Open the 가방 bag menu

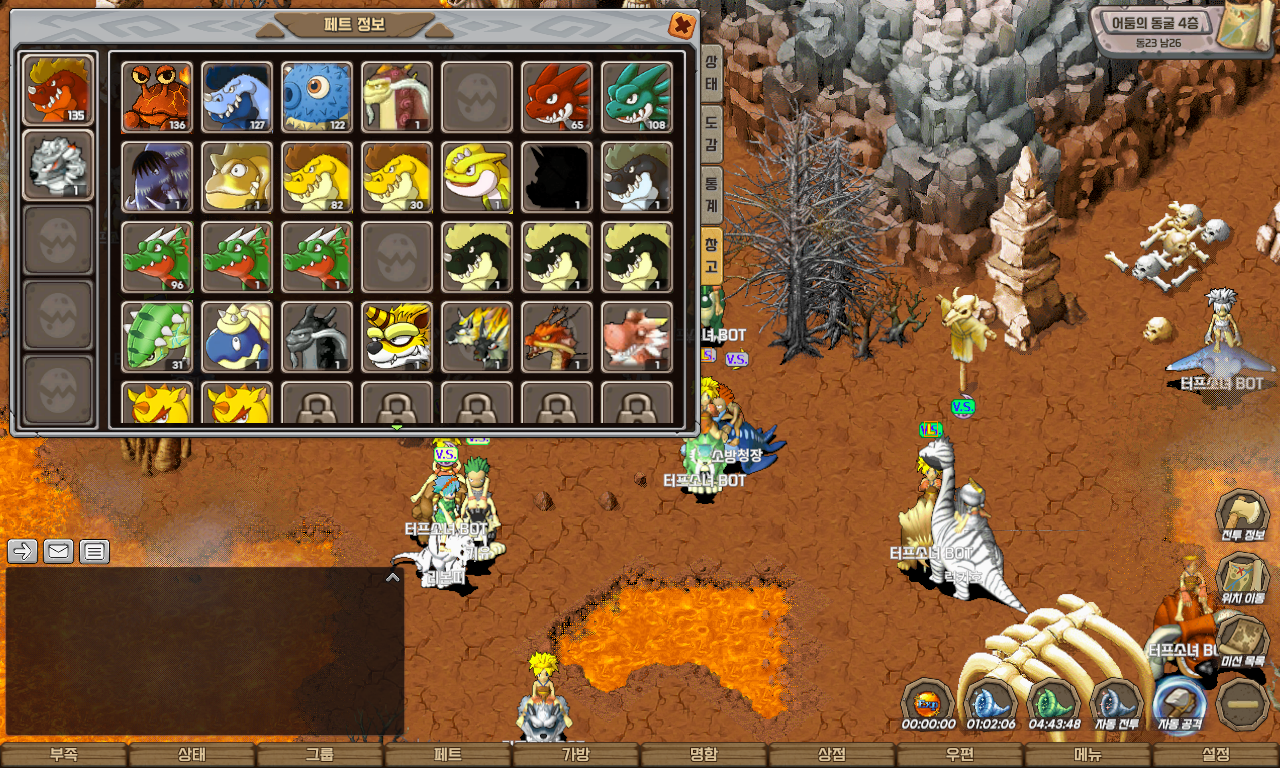click(x=576, y=755)
